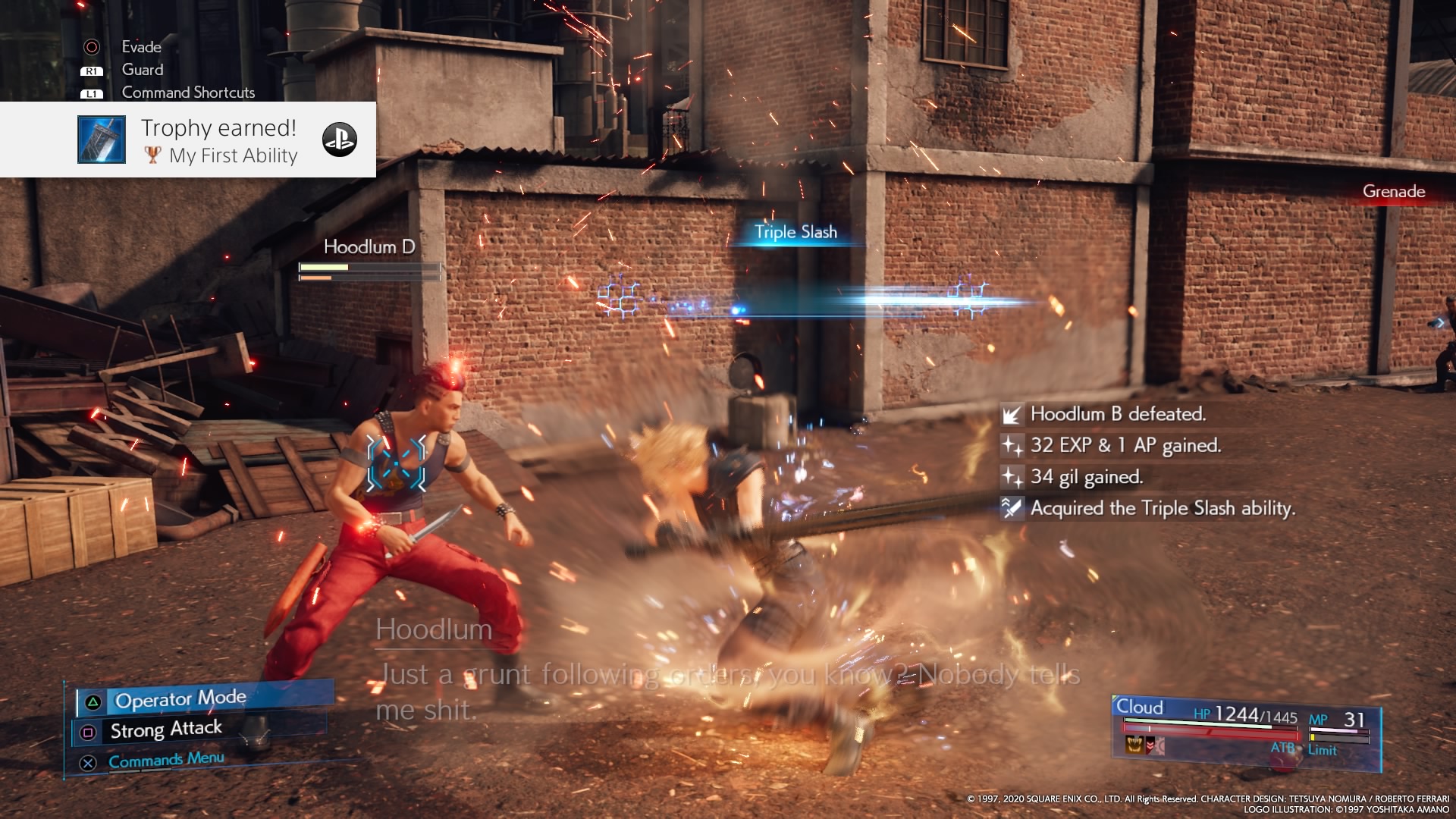This screenshot has width=1456, height=819.
Task: Select the Circle Evade button icon
Action: [x=93, y=47]
